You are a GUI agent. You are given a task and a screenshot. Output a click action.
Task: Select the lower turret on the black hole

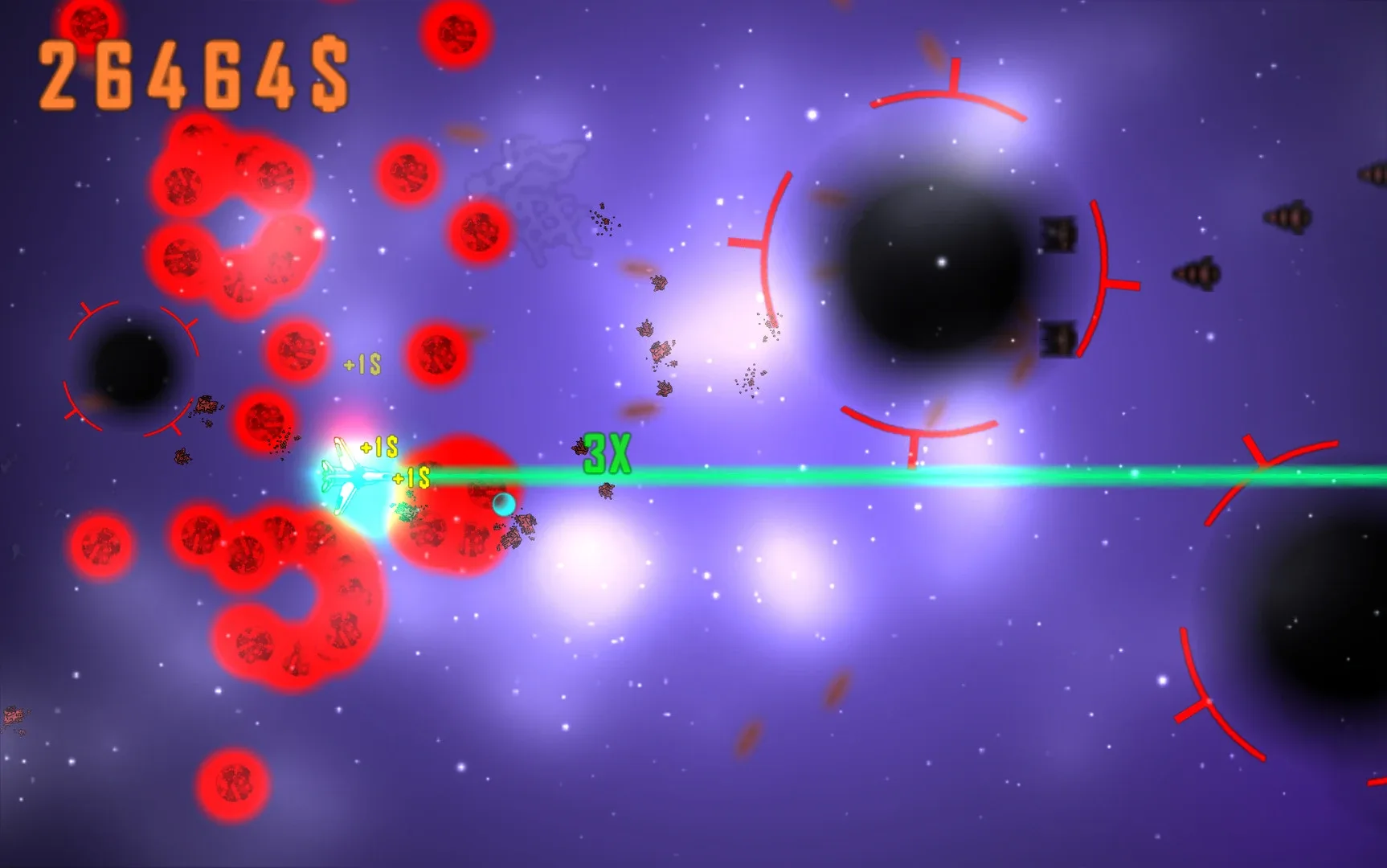click(x=1058, y=339)
